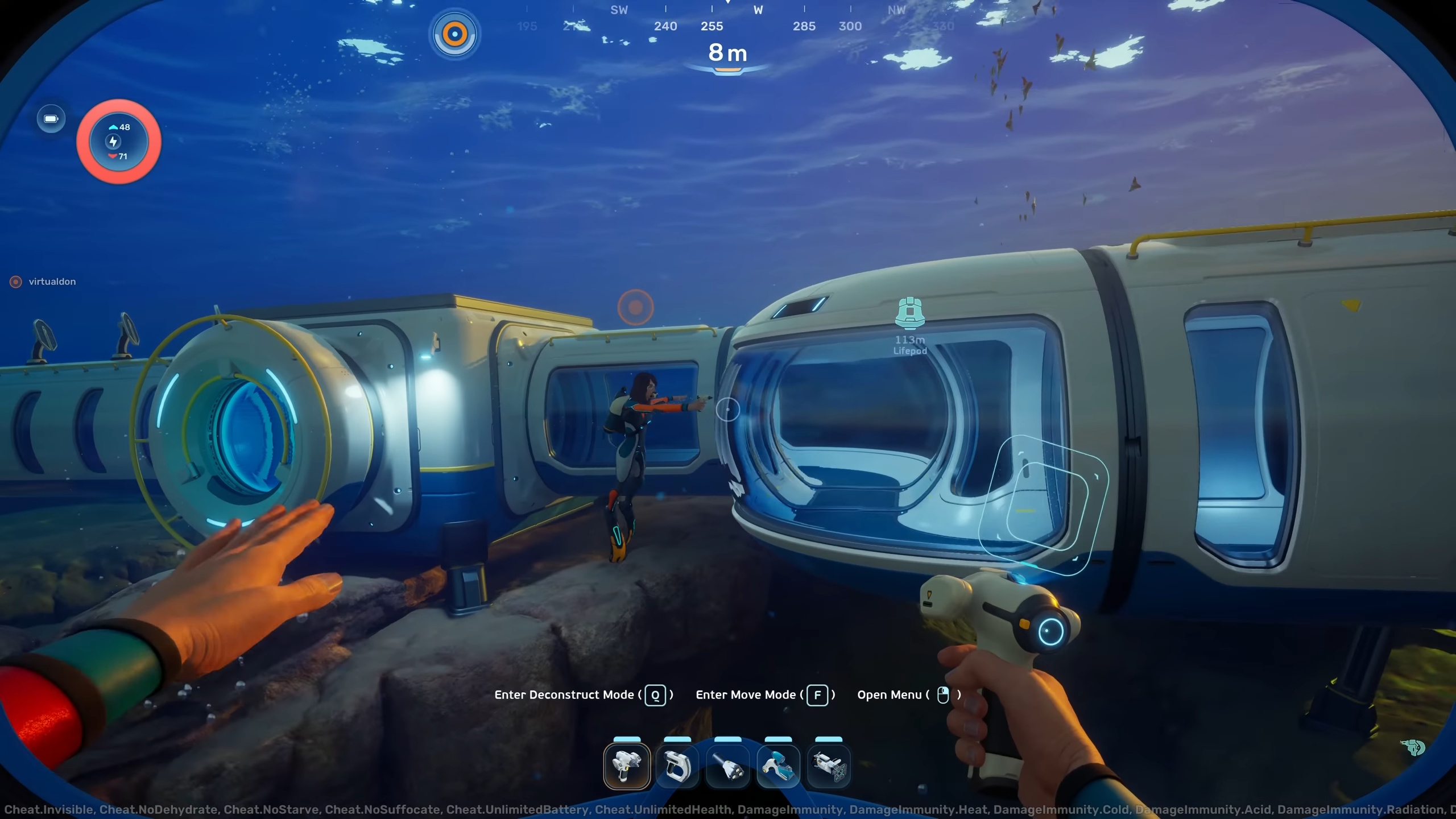Image resolution: width=1456 pixels, height=819 pixels.
Task: Select the repair tool in slot two
Action: [x=677, y=765]
